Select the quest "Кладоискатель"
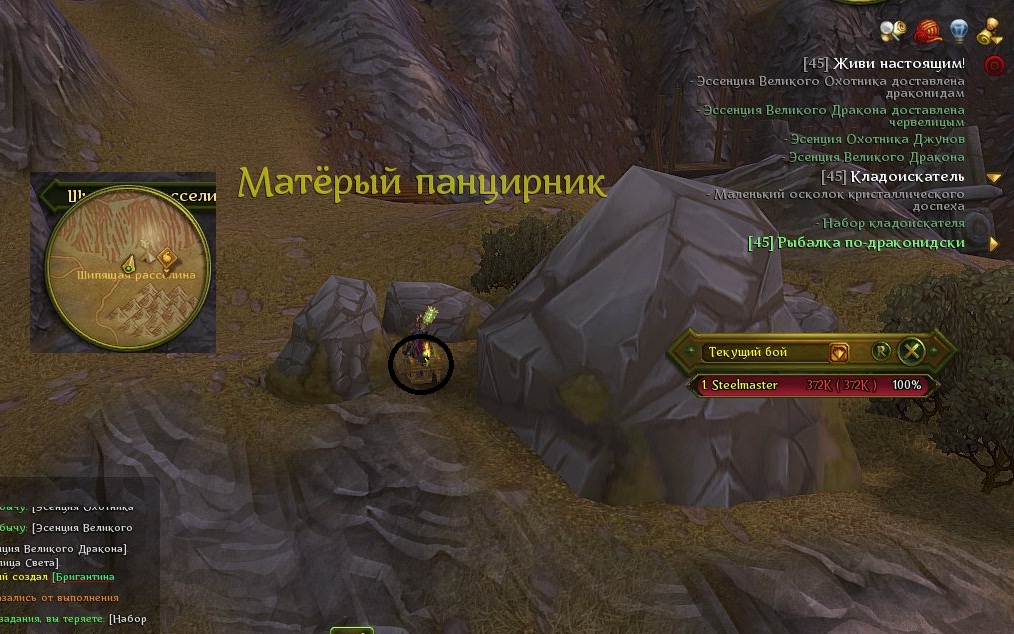 click(892, 176)
